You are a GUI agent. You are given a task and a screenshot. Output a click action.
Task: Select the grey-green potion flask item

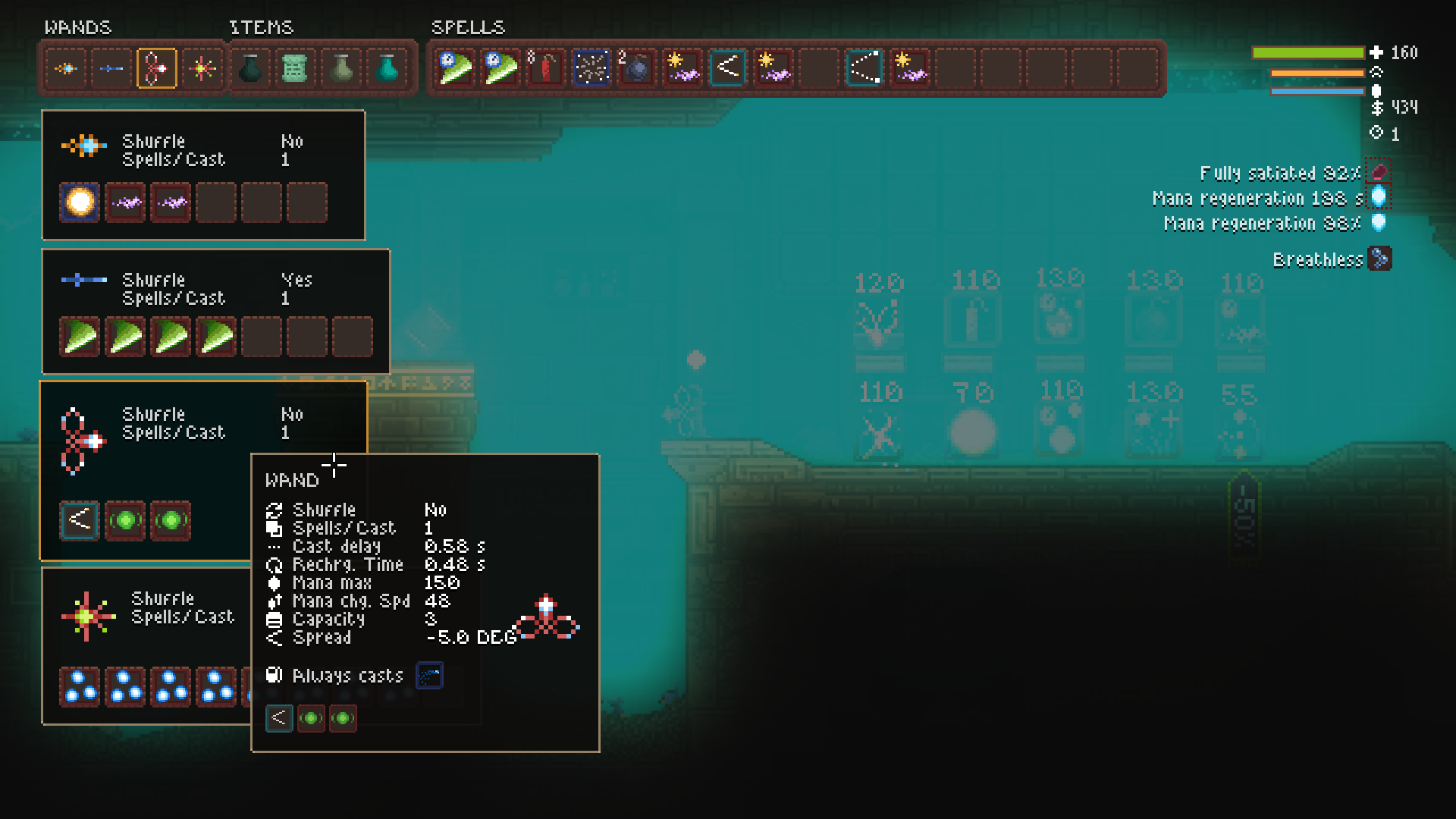pos(342,69)
